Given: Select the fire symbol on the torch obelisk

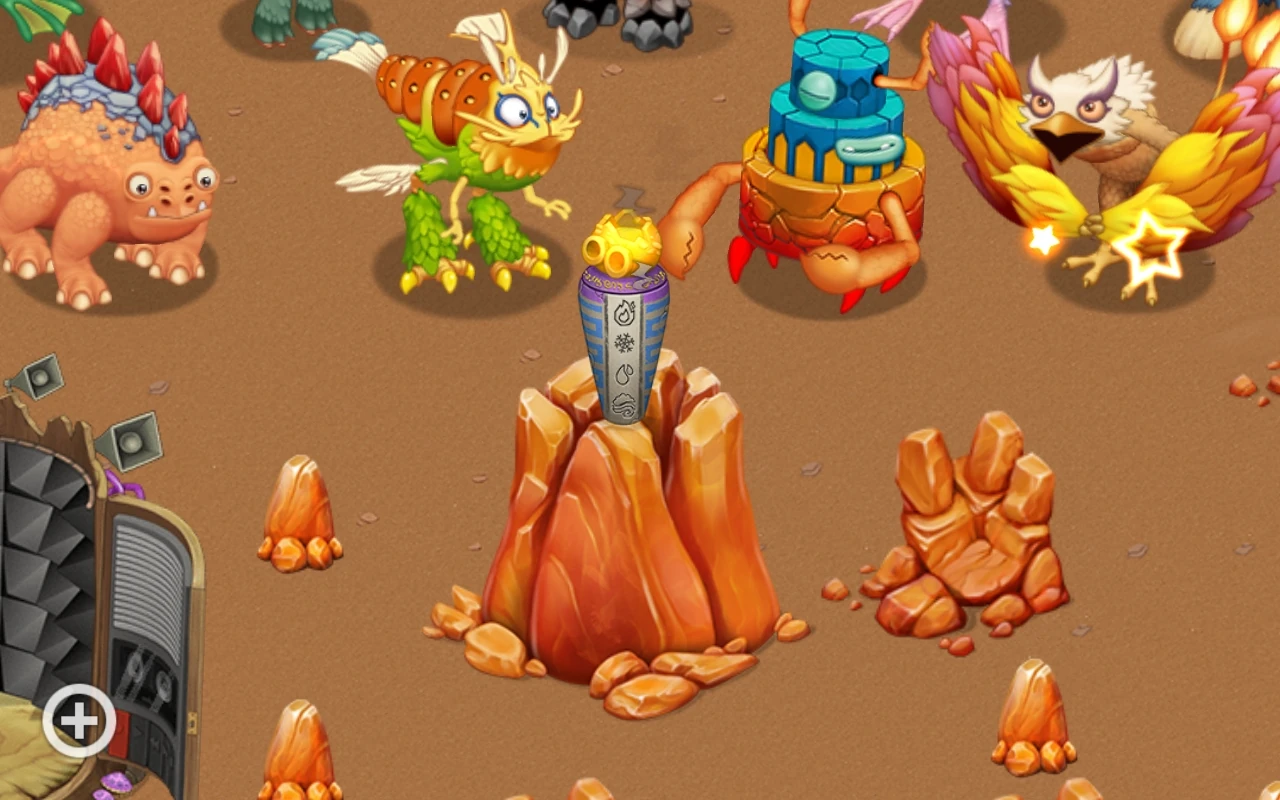Looking at the screenshot, I should coord(625,311).
